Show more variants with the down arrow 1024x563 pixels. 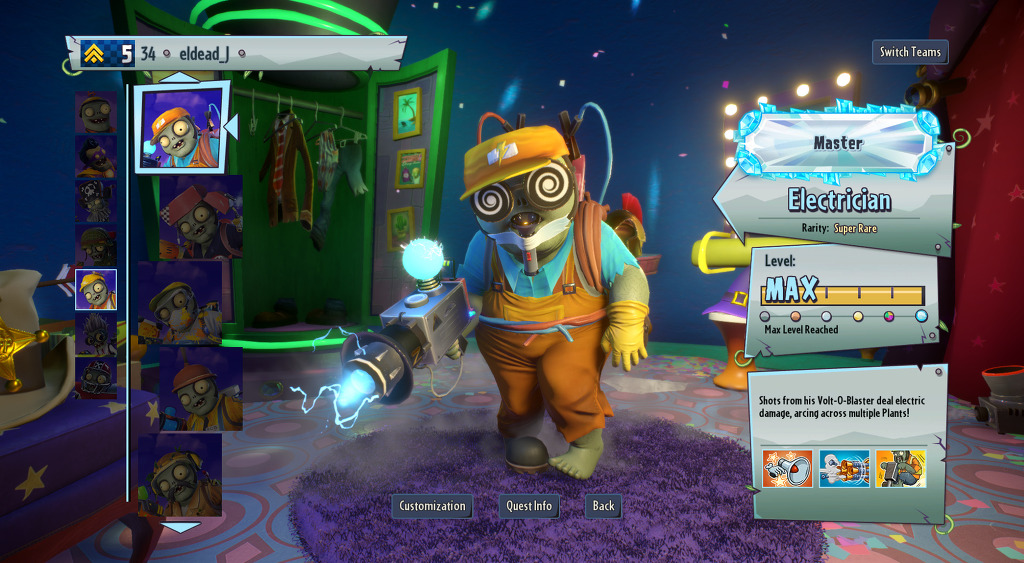click(x=181, y=526)
